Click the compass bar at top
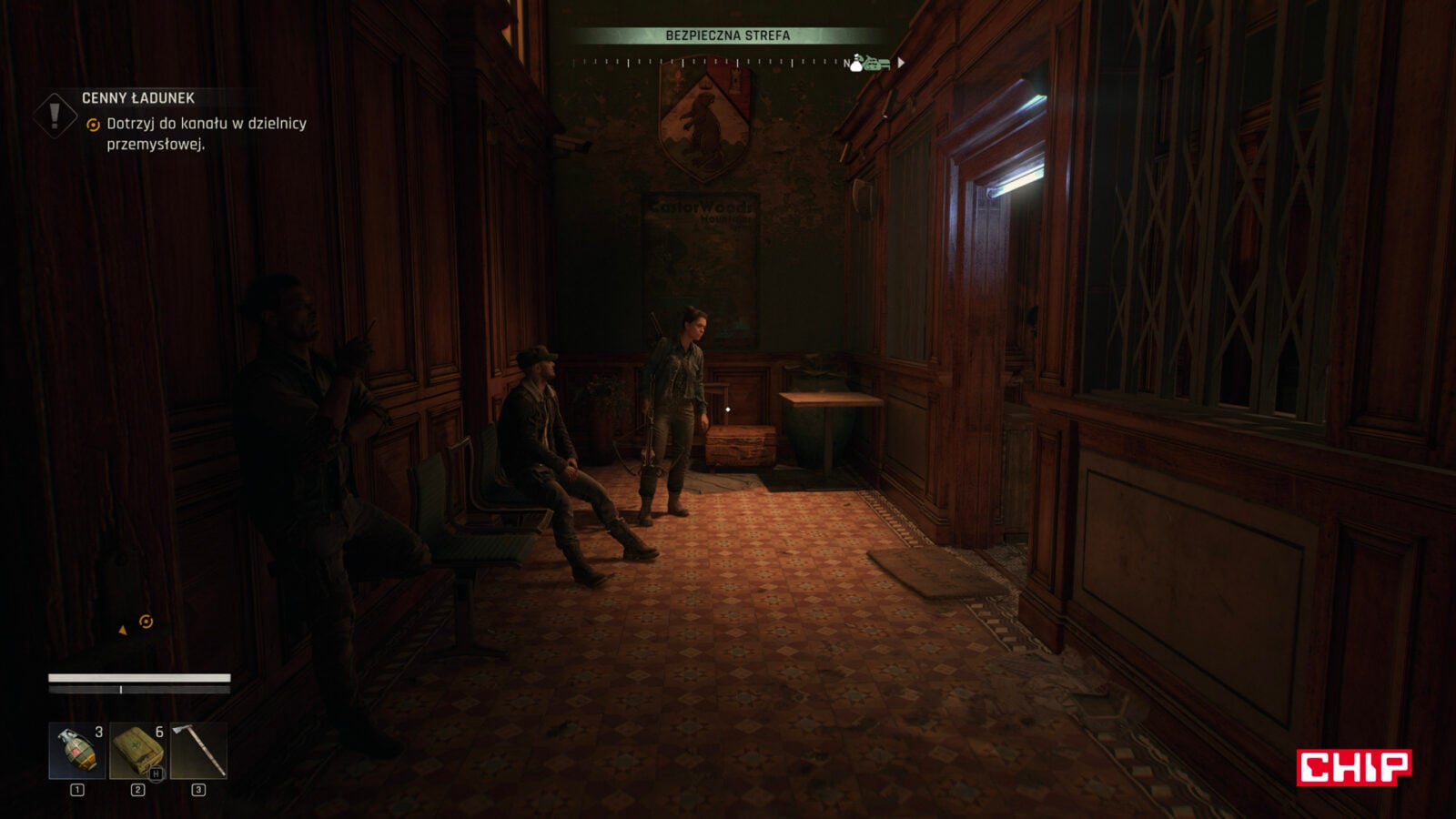The height and width of the screenshot is (819, 1456). (x=710, y=63)
